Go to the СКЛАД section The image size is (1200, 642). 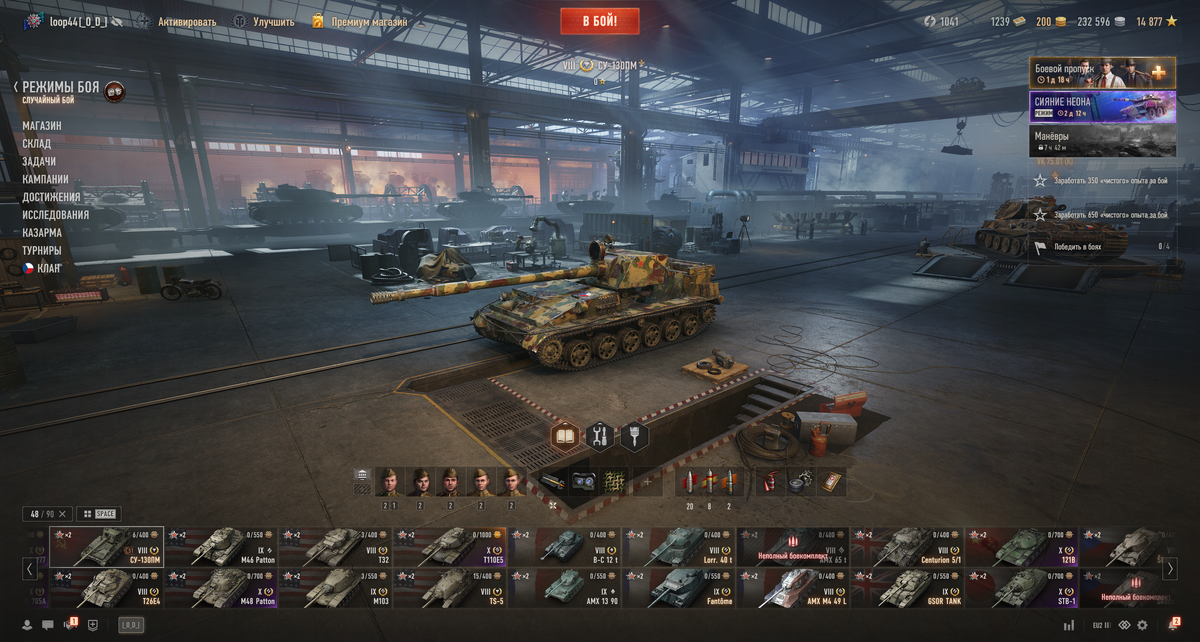click(37, 144)
